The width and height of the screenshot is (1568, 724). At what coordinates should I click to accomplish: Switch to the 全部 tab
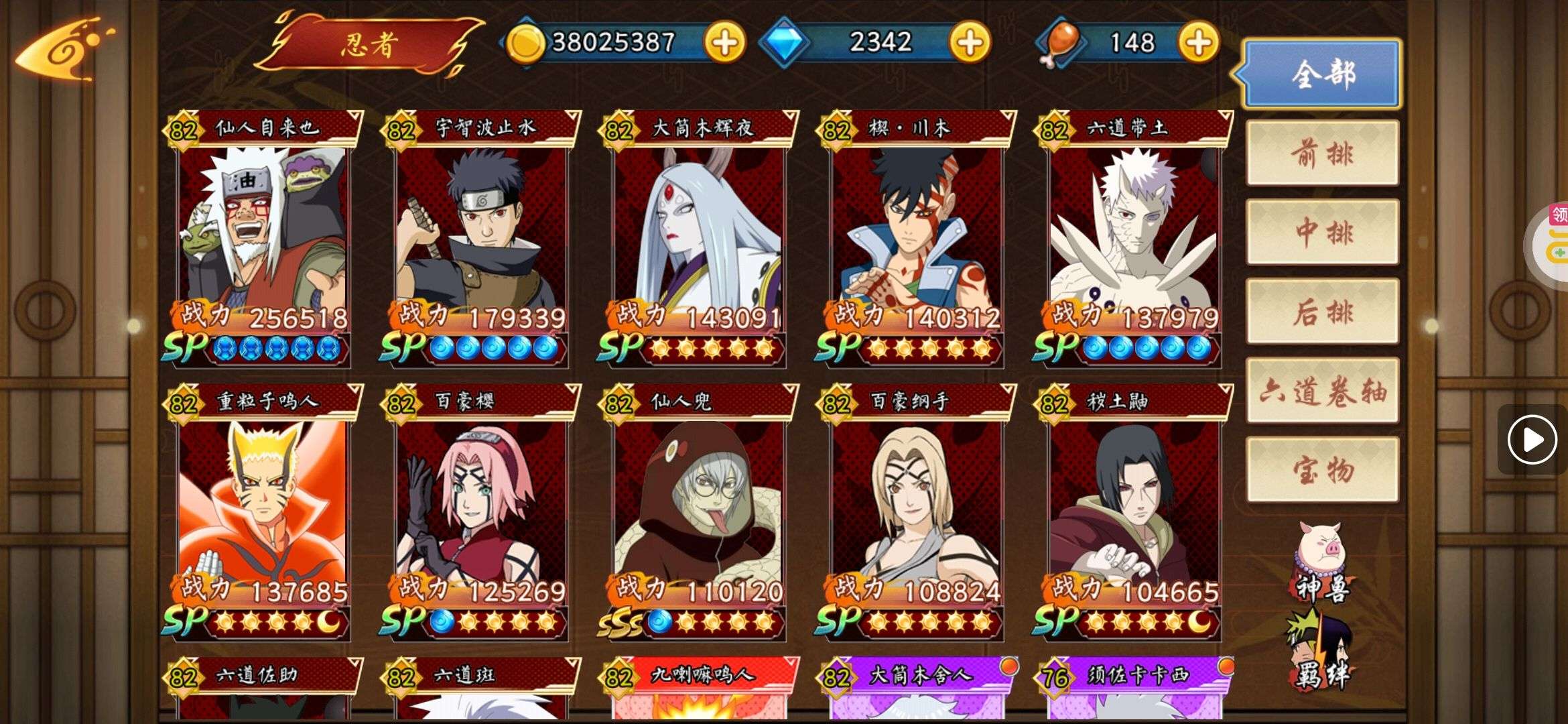pyautogui.click(x=1322, y=74)
